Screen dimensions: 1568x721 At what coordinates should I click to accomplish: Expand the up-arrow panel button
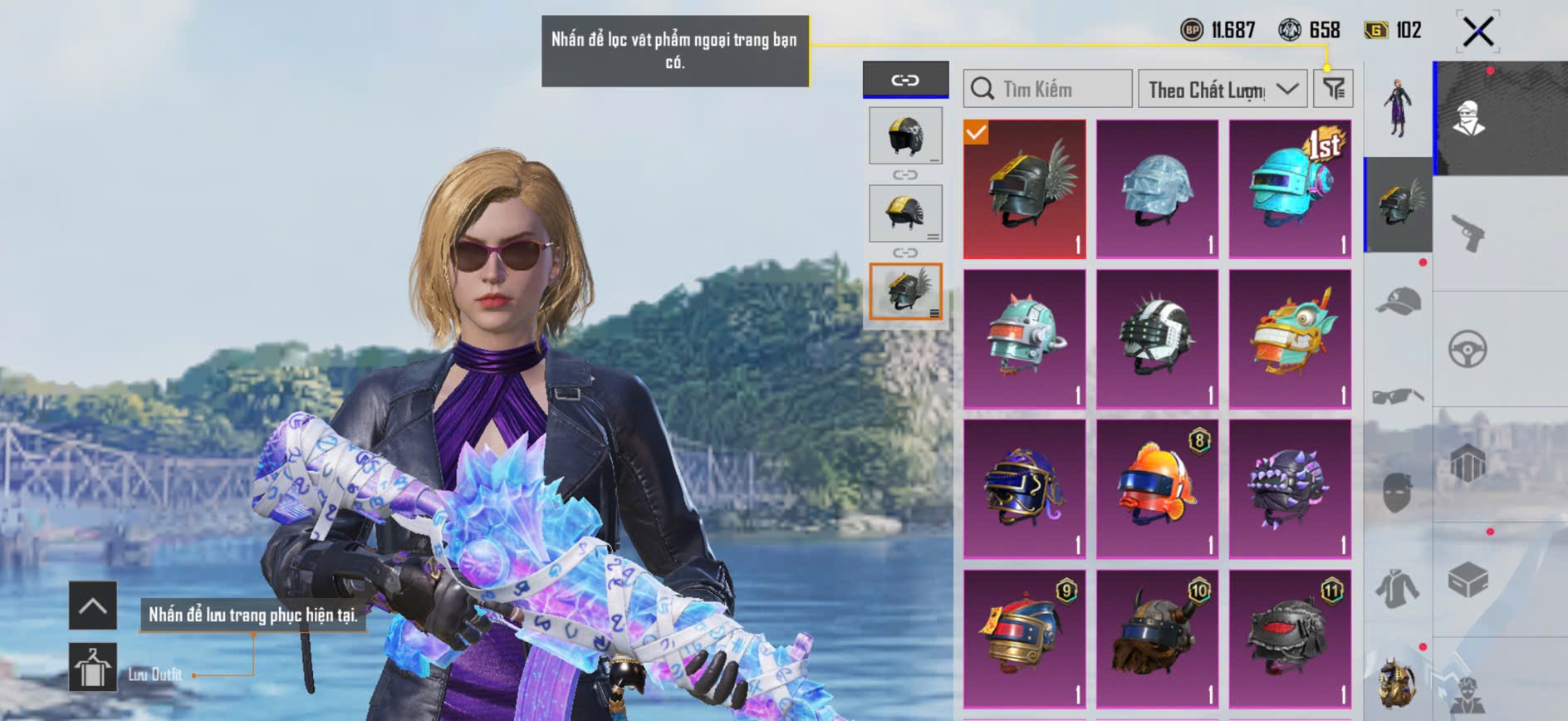[92, 606]
